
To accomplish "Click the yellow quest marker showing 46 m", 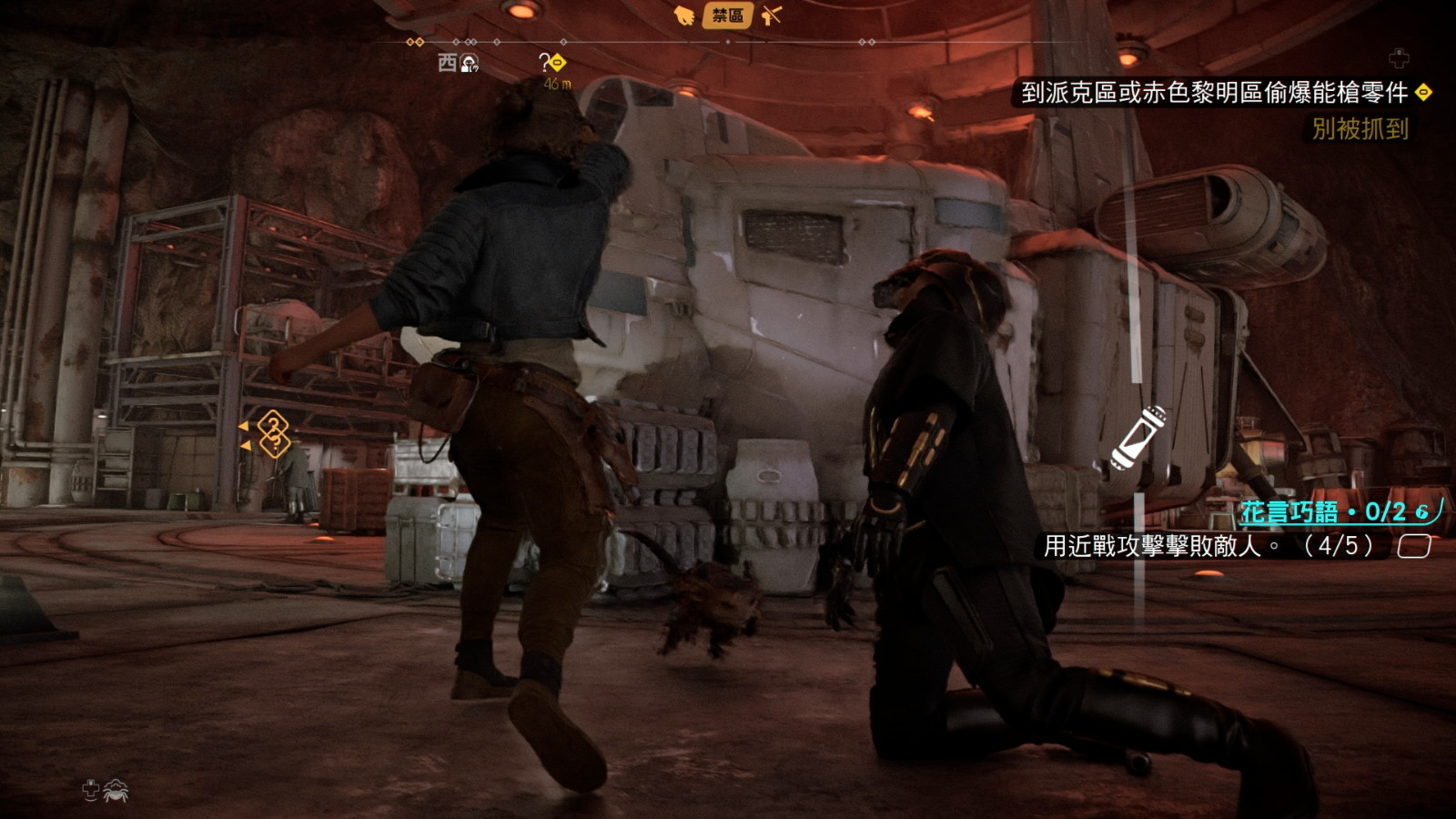I will (553, 64).
